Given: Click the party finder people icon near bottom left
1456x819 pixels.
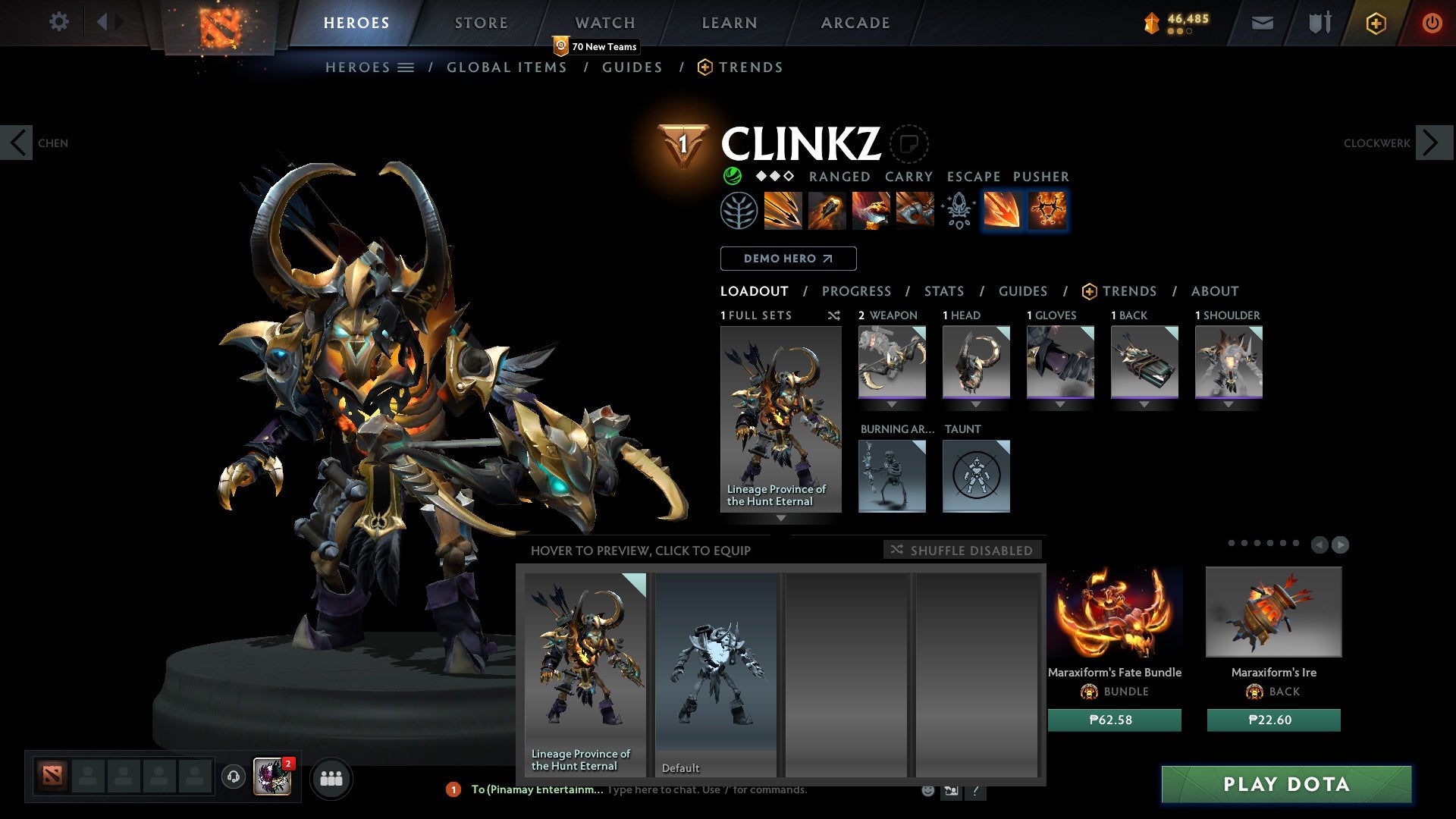Looking at the screenshot, I should 331,778.
